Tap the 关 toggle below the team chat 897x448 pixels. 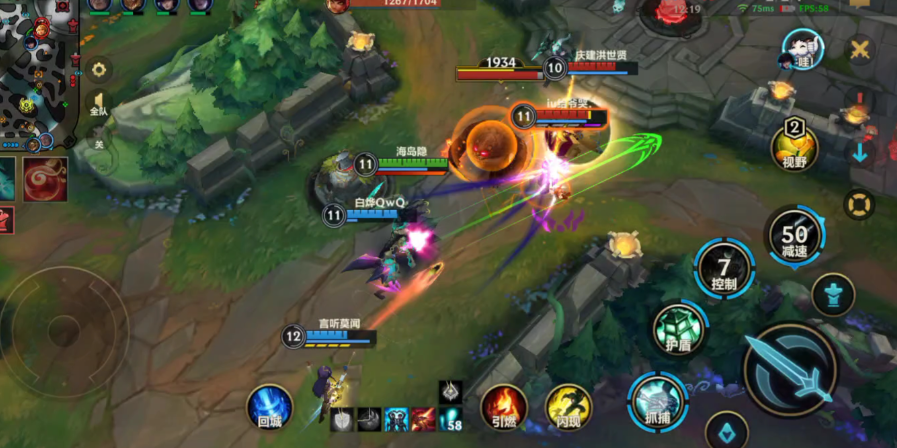[98, 144]
